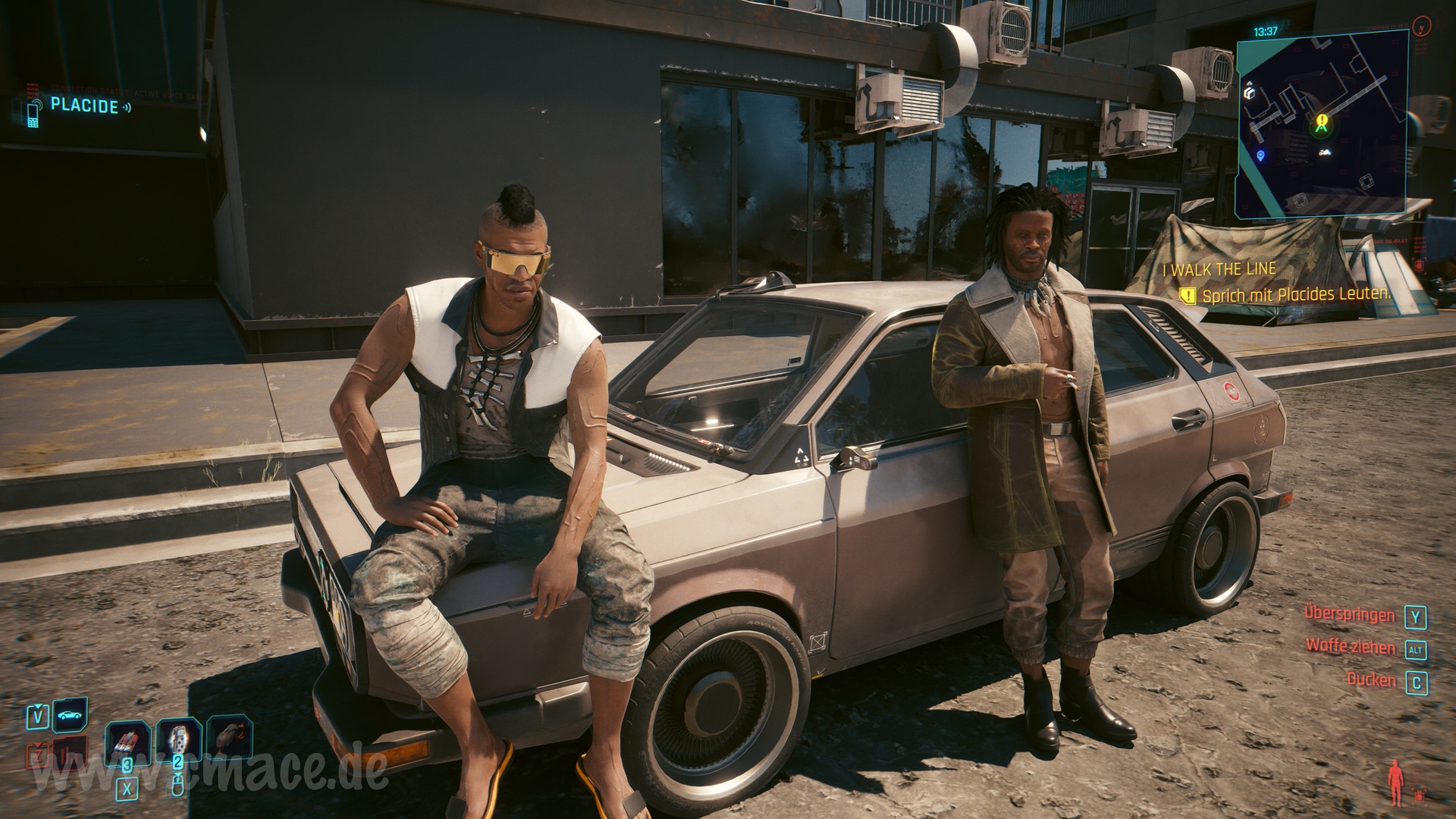
Task: Select the white cube marker on minimap
Action: tap(1250, 93)
